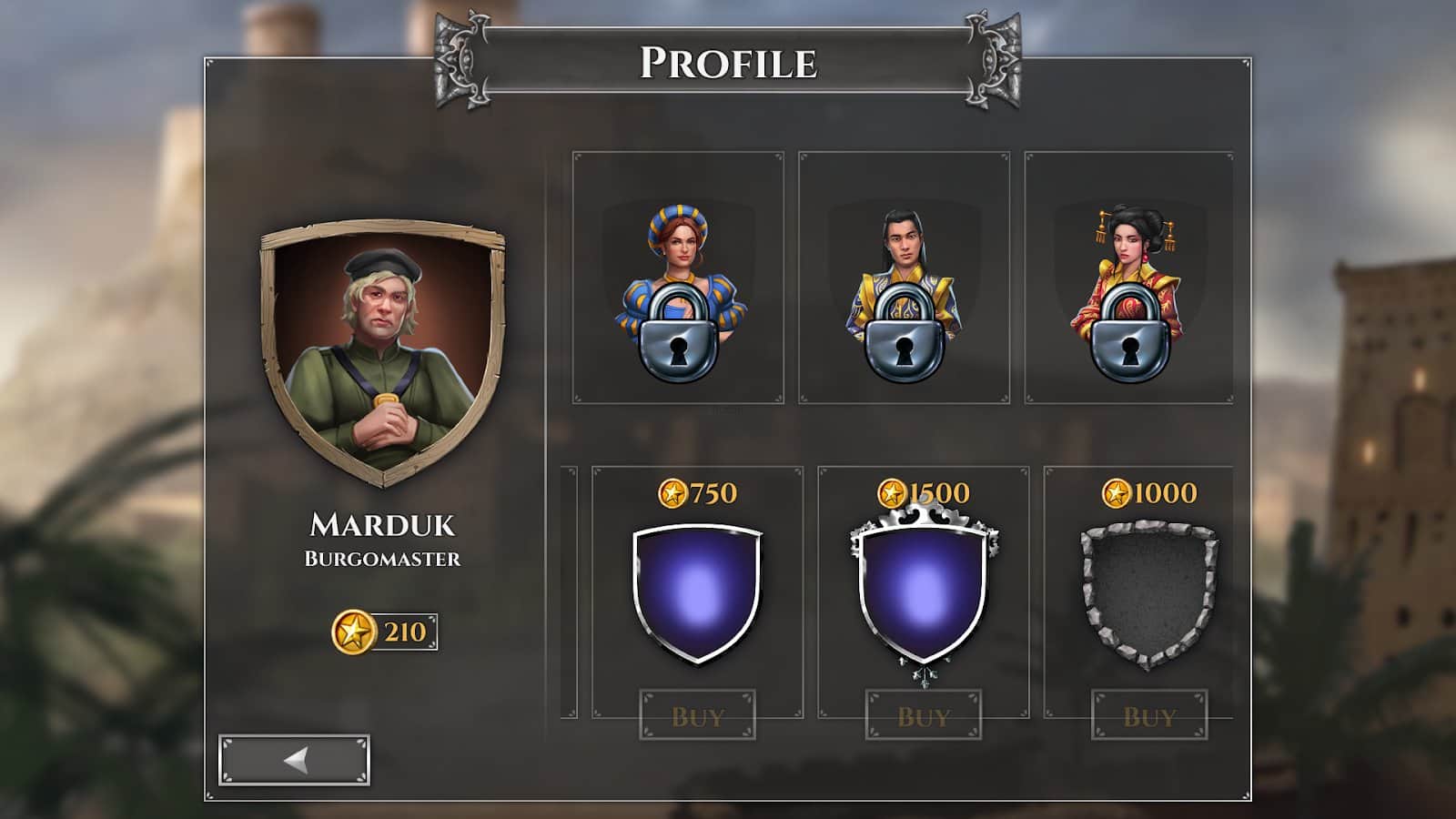Choose the locked man in yellow robe avatar
1456x819 pixels.
[x=904, y=278]
